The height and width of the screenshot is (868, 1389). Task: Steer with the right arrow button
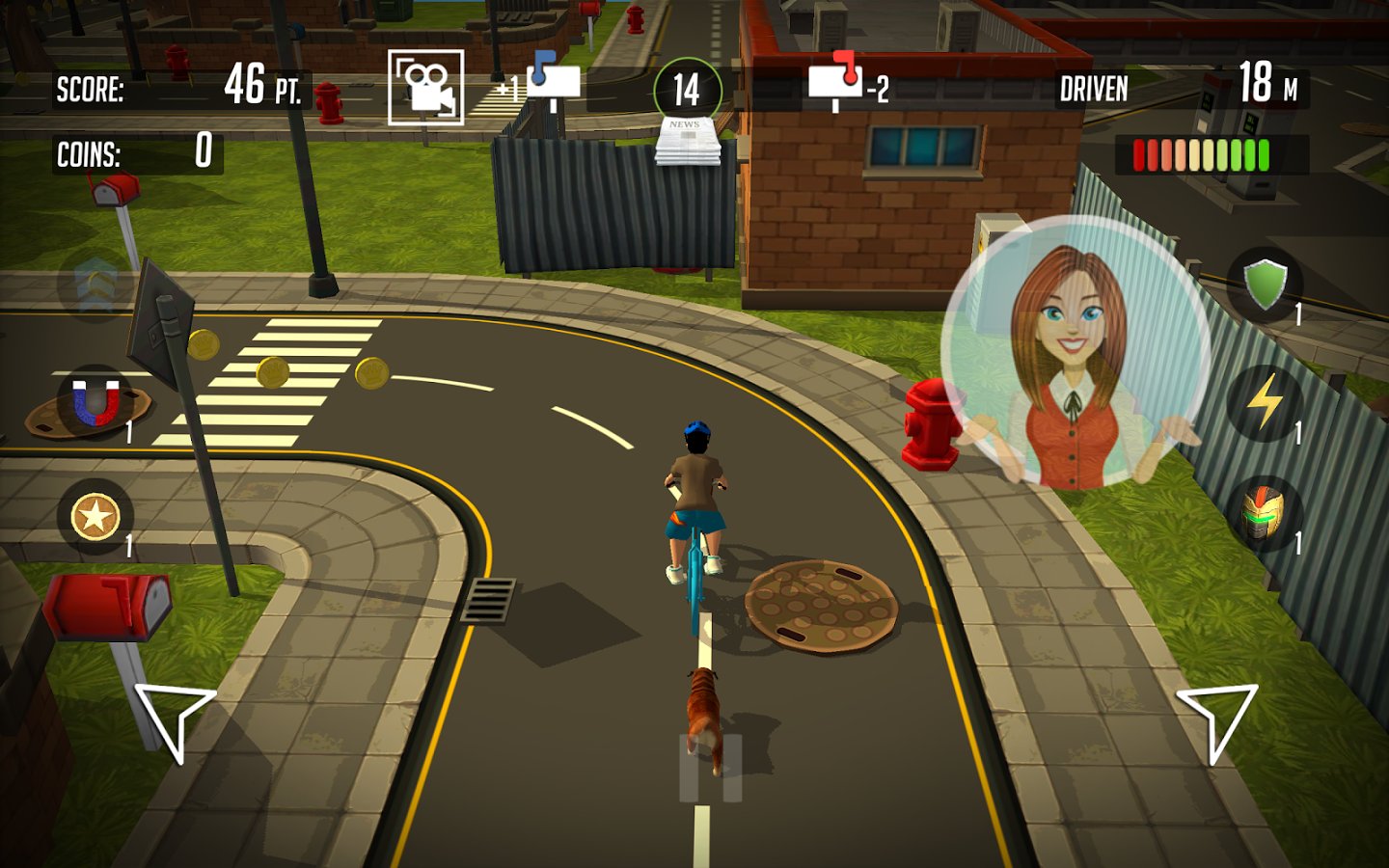point(1217,719)
